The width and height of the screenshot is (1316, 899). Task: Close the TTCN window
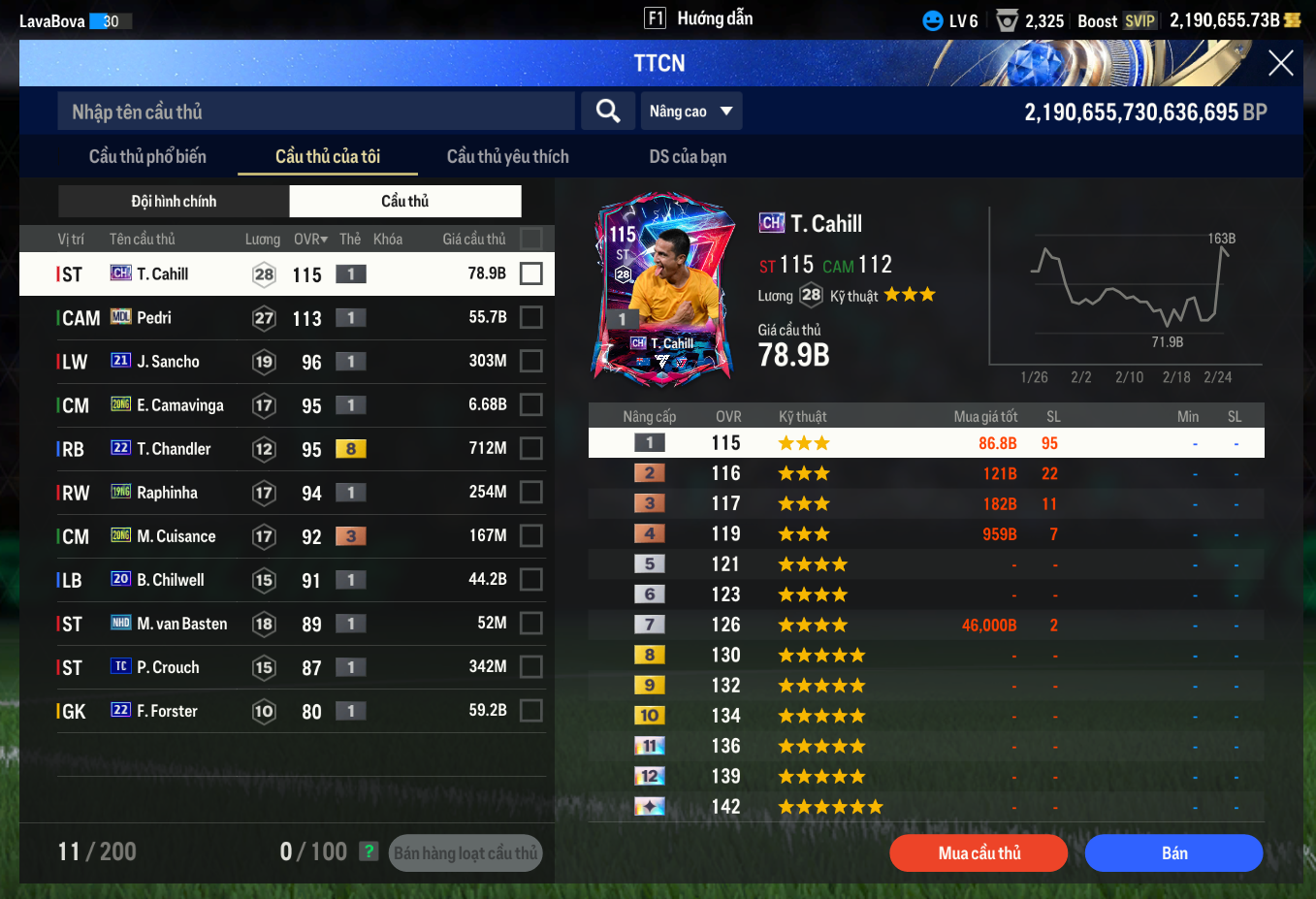click(1280, 64)
